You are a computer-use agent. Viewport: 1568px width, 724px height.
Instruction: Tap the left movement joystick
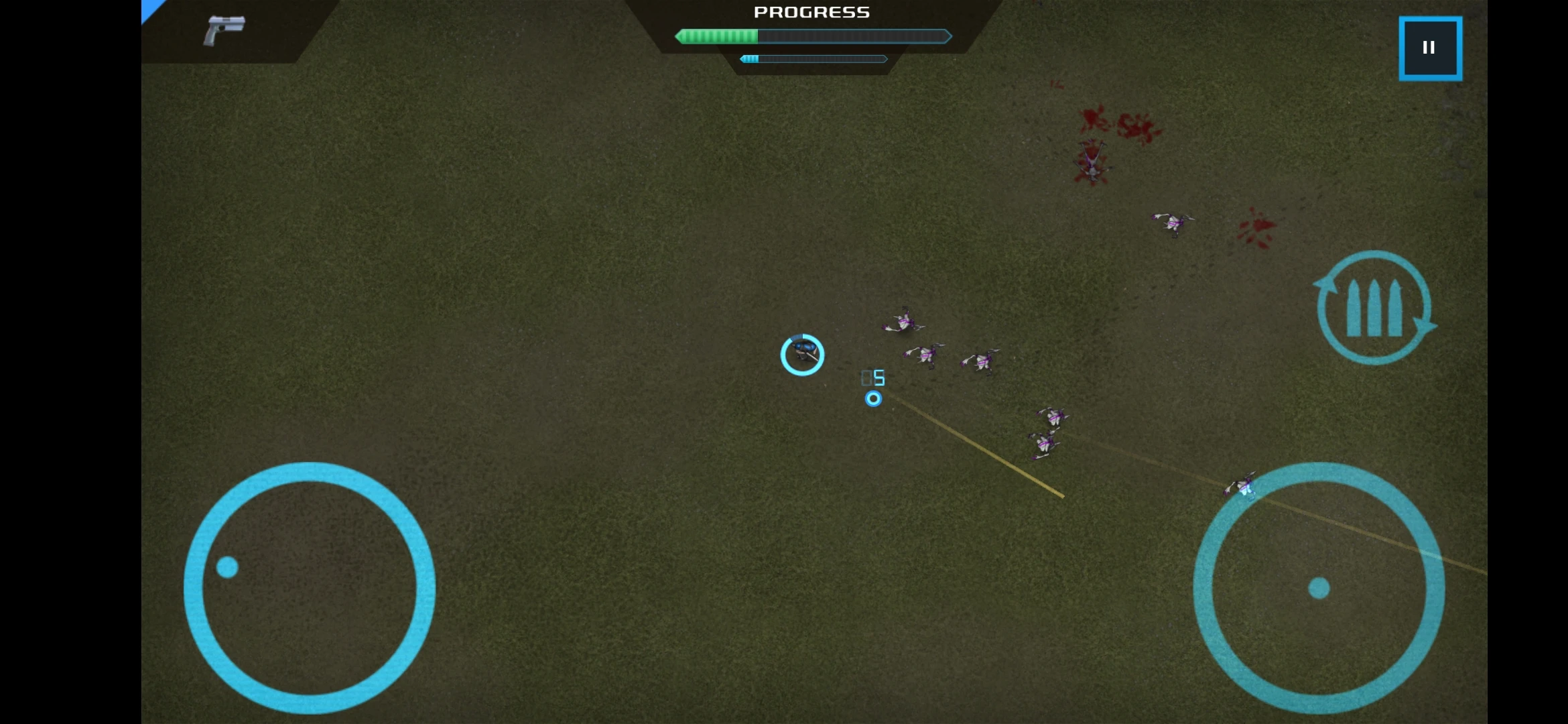click(x=310, y=587)
